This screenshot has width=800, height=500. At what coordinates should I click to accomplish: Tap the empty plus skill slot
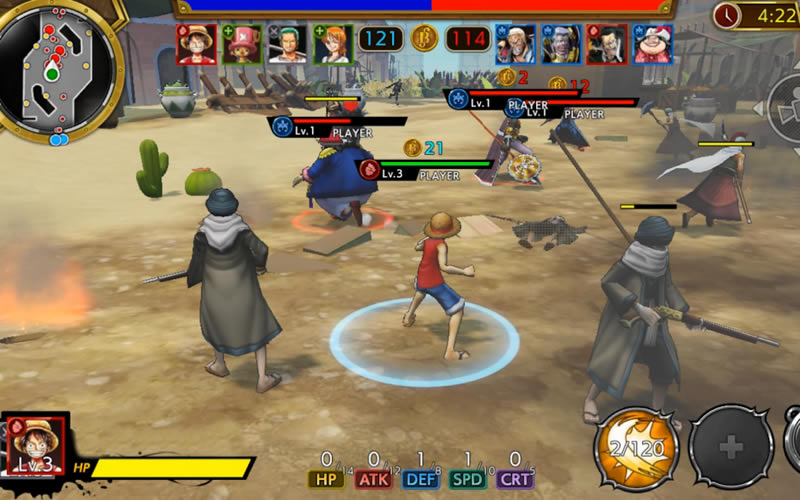731,446
